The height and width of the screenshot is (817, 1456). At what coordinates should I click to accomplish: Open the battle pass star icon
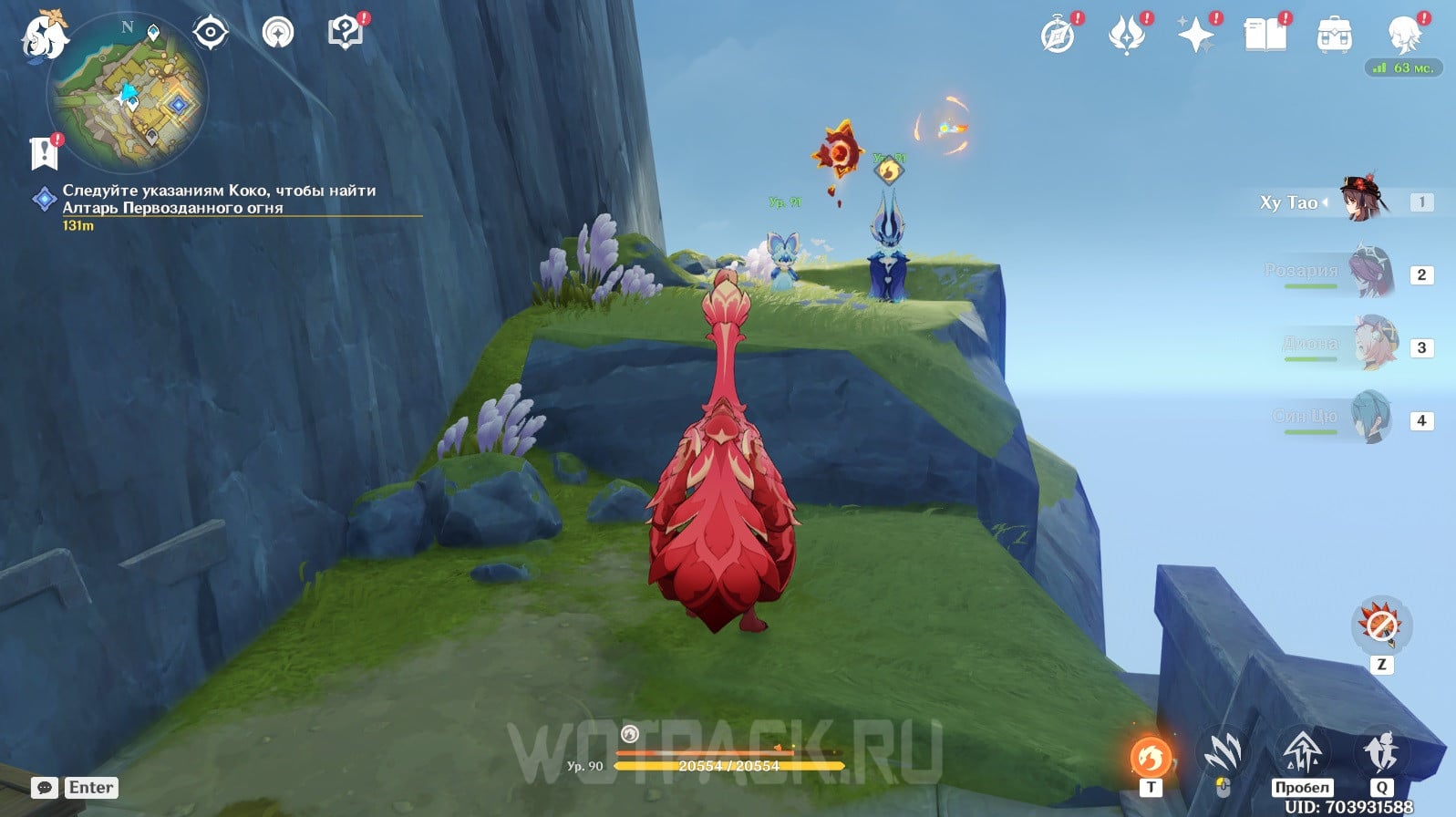[1195, 36]
